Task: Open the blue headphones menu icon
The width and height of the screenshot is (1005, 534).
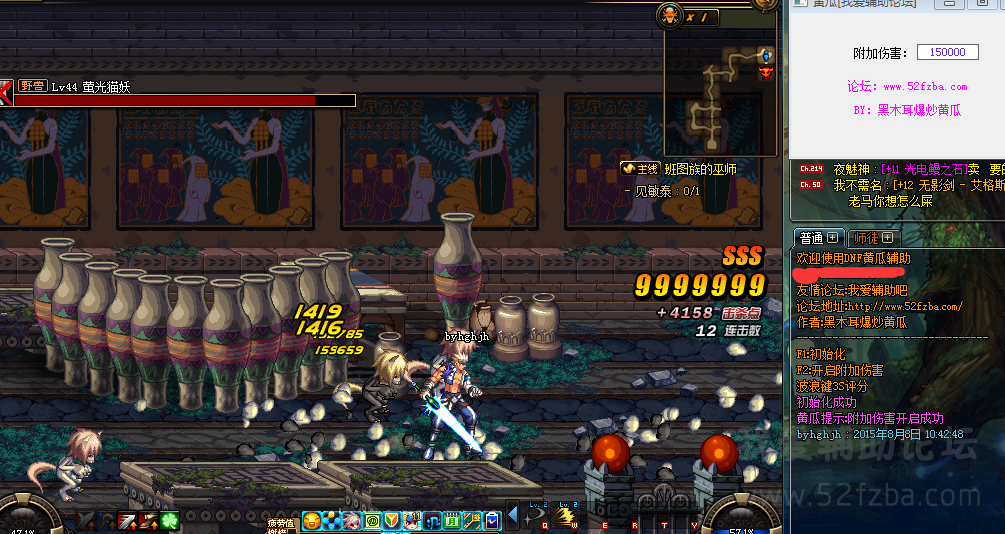Action: [x=432, y=521]
